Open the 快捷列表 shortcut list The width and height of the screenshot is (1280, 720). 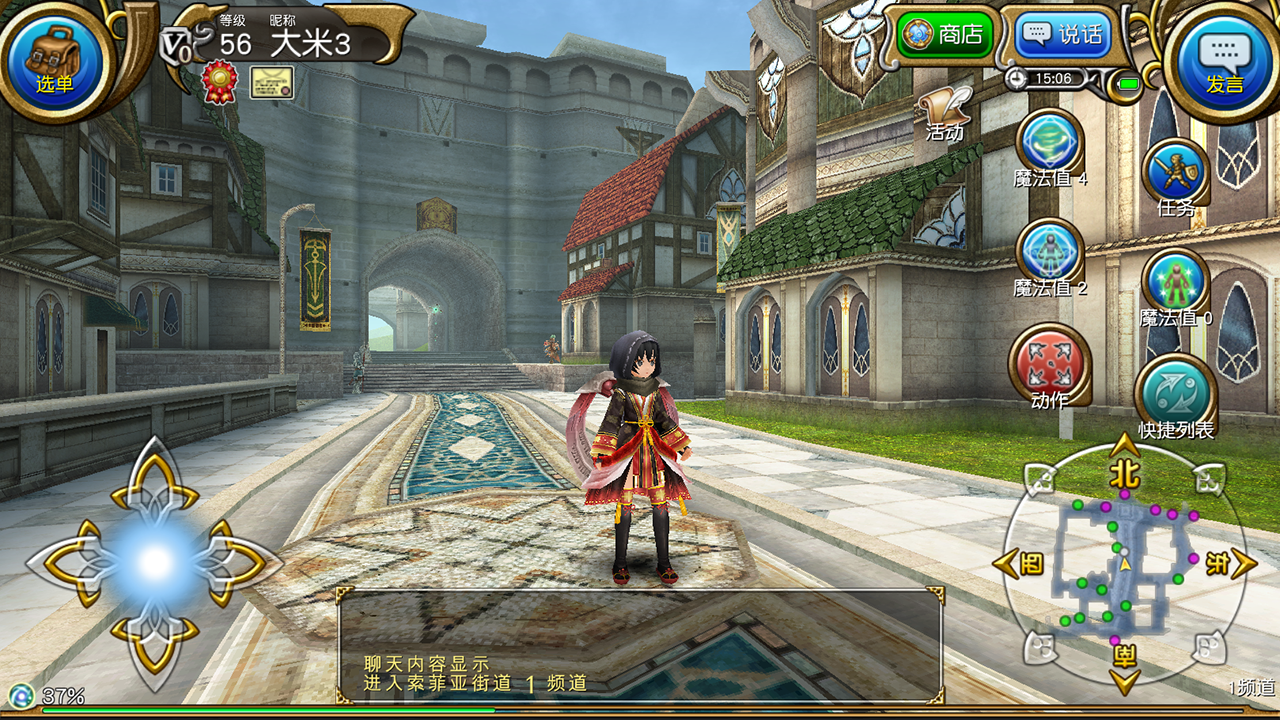[1175, 393]
